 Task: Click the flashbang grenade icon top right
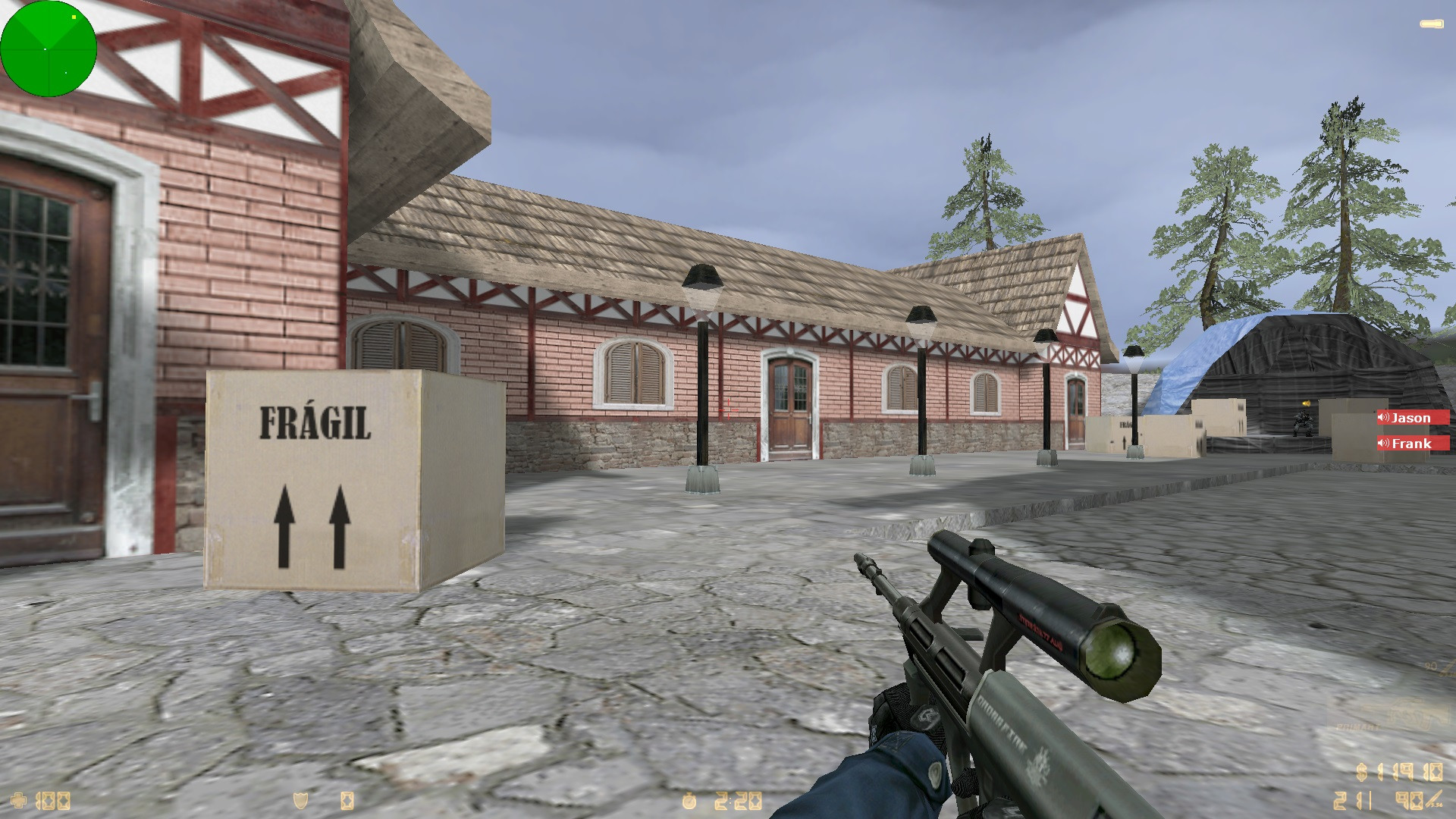[1430, 24]
